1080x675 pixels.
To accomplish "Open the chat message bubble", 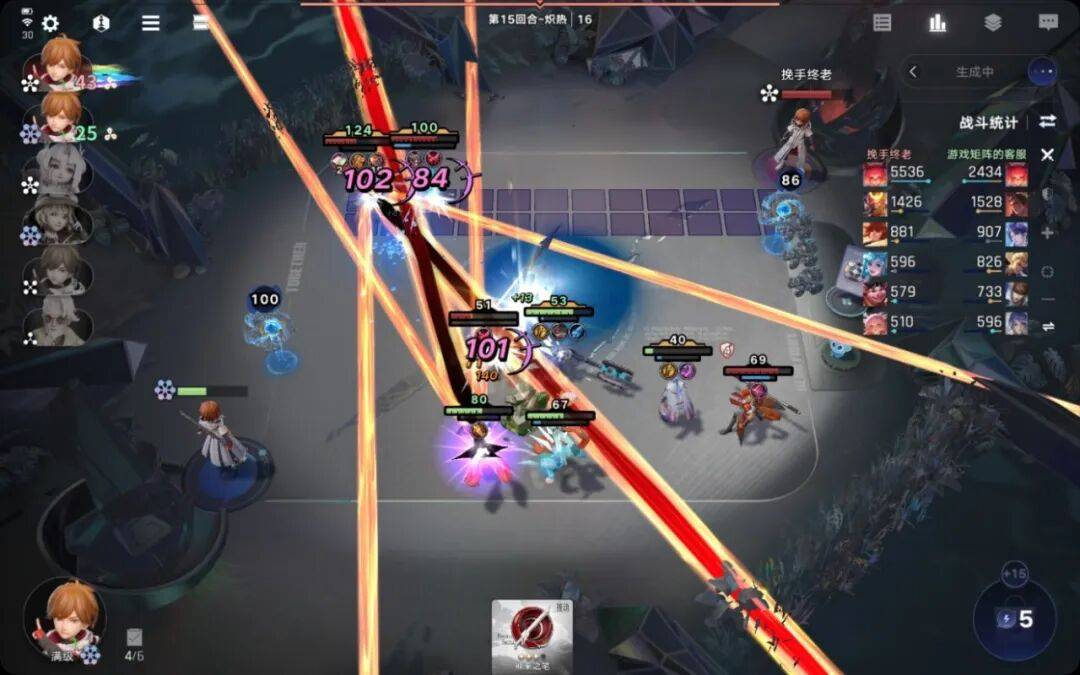I will [x=1047, y=23].
